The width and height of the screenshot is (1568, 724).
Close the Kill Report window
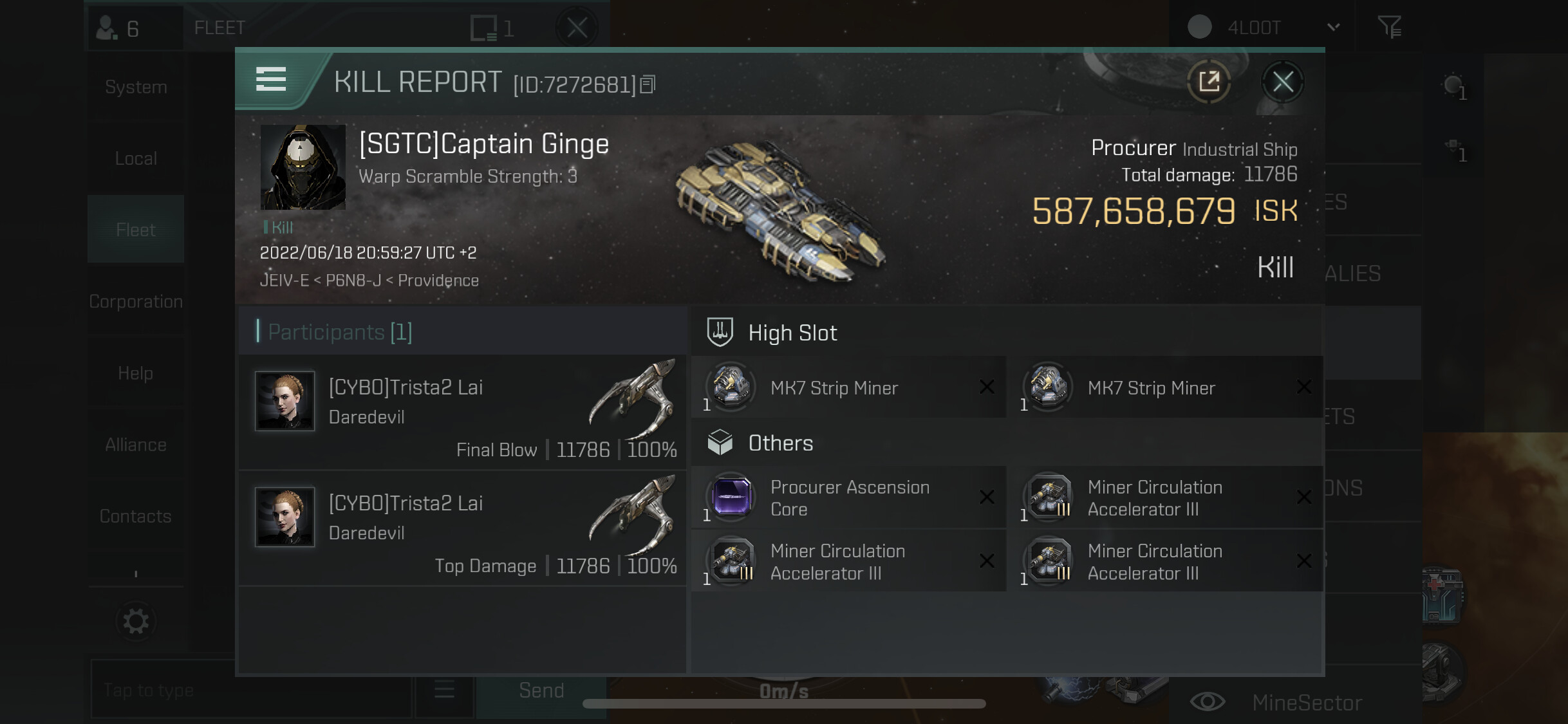coord(1282,82)
